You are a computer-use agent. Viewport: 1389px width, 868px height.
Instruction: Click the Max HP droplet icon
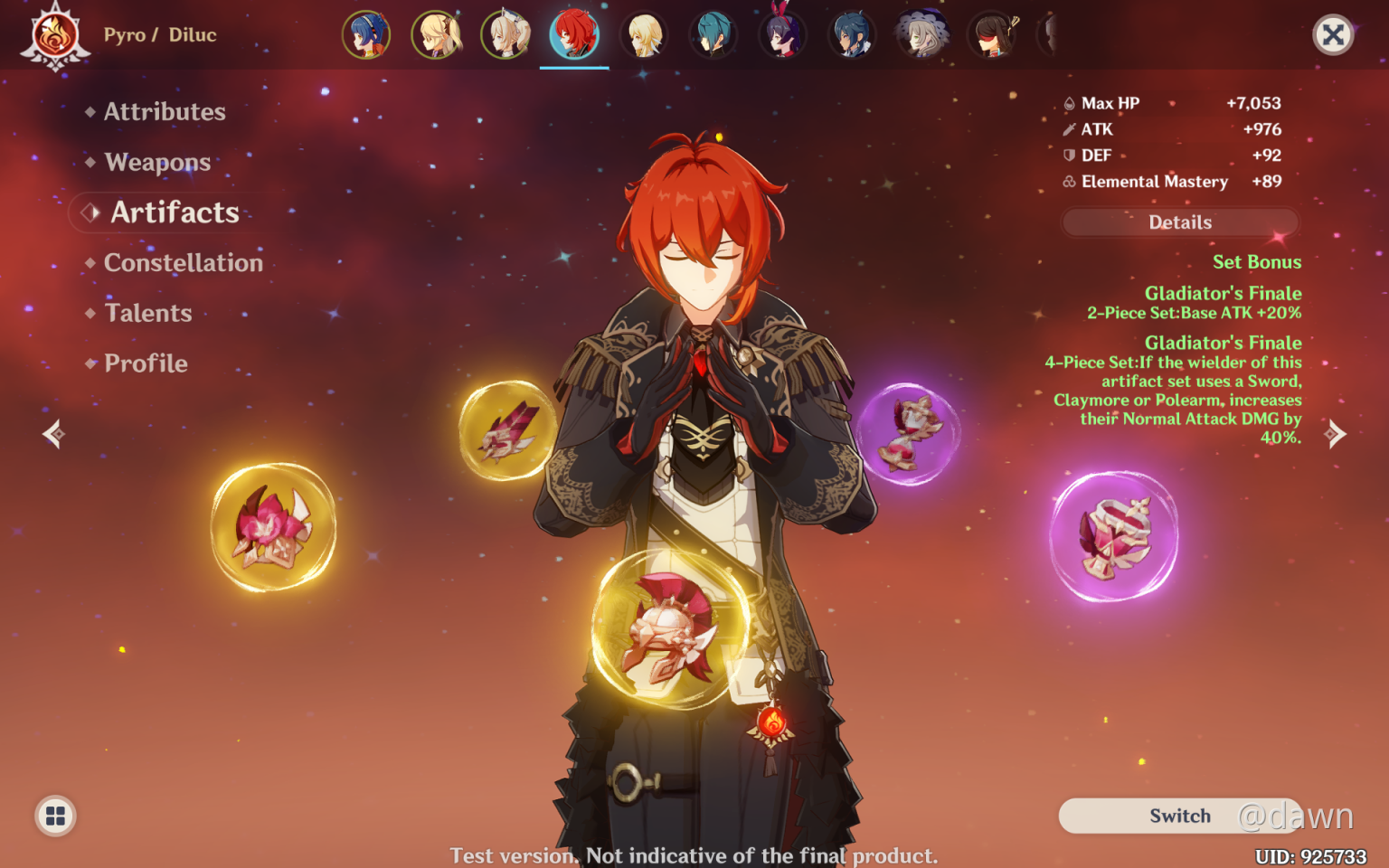pos(1068,103)
